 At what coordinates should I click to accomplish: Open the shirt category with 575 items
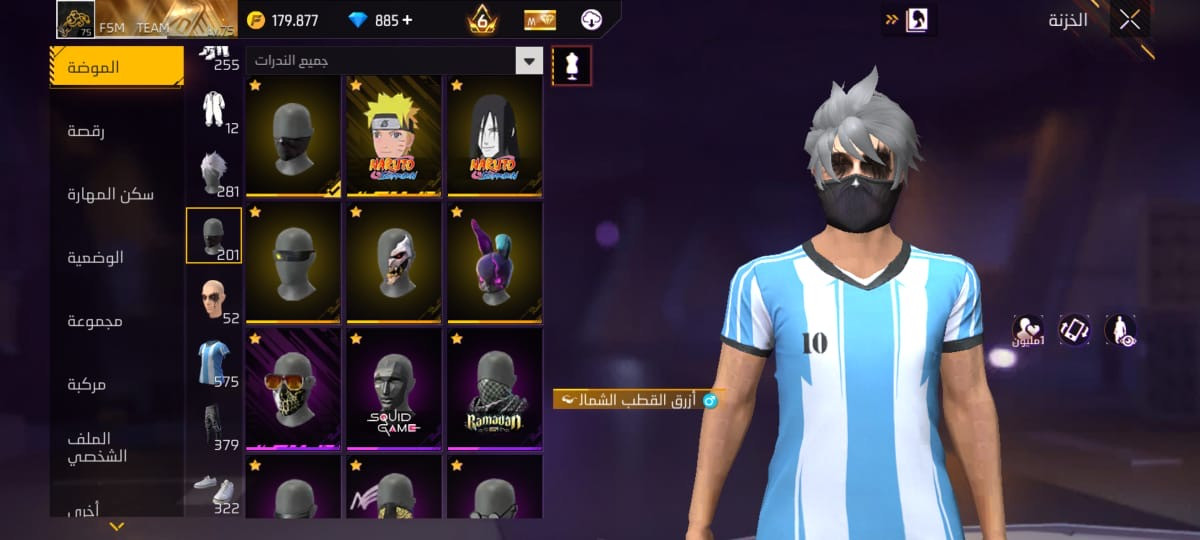pos(214,364)
